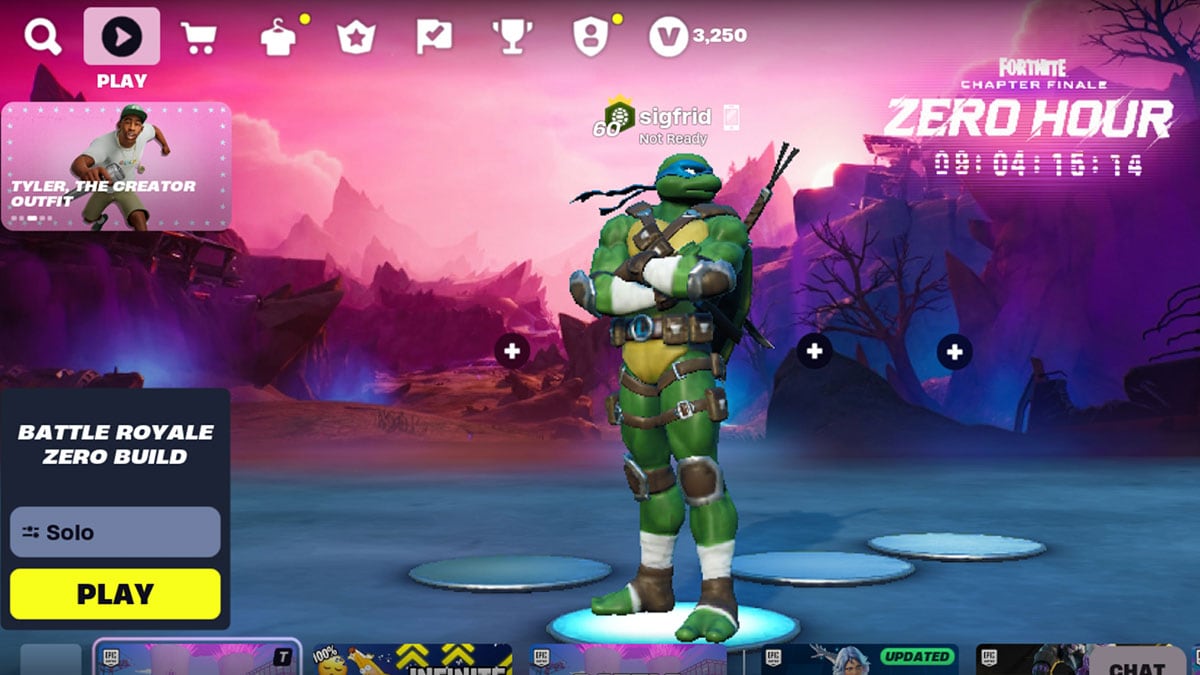Open the Tyler, the Creator Outfit banner
The height and width of the screenshot is (675, 1200).
[116, 166]
